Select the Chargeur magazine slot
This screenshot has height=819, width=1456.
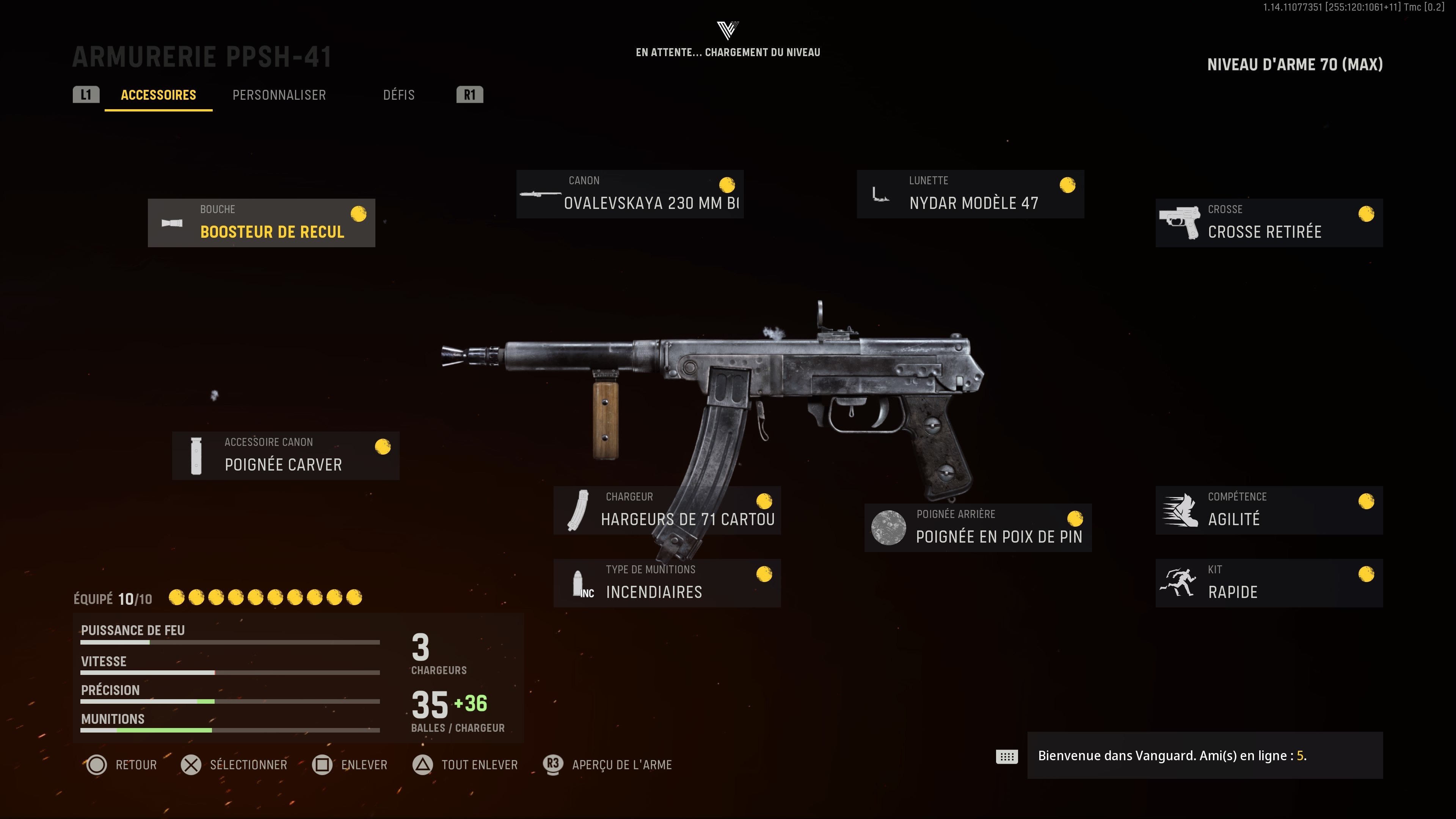(667, 510)
